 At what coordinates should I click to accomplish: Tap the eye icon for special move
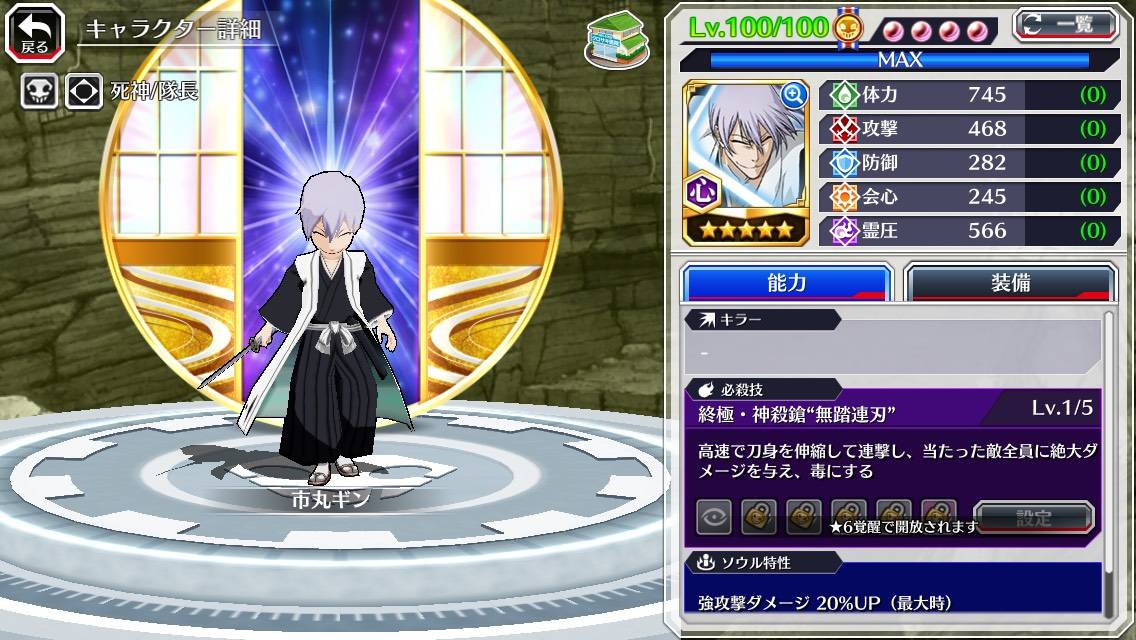(714, 517)
